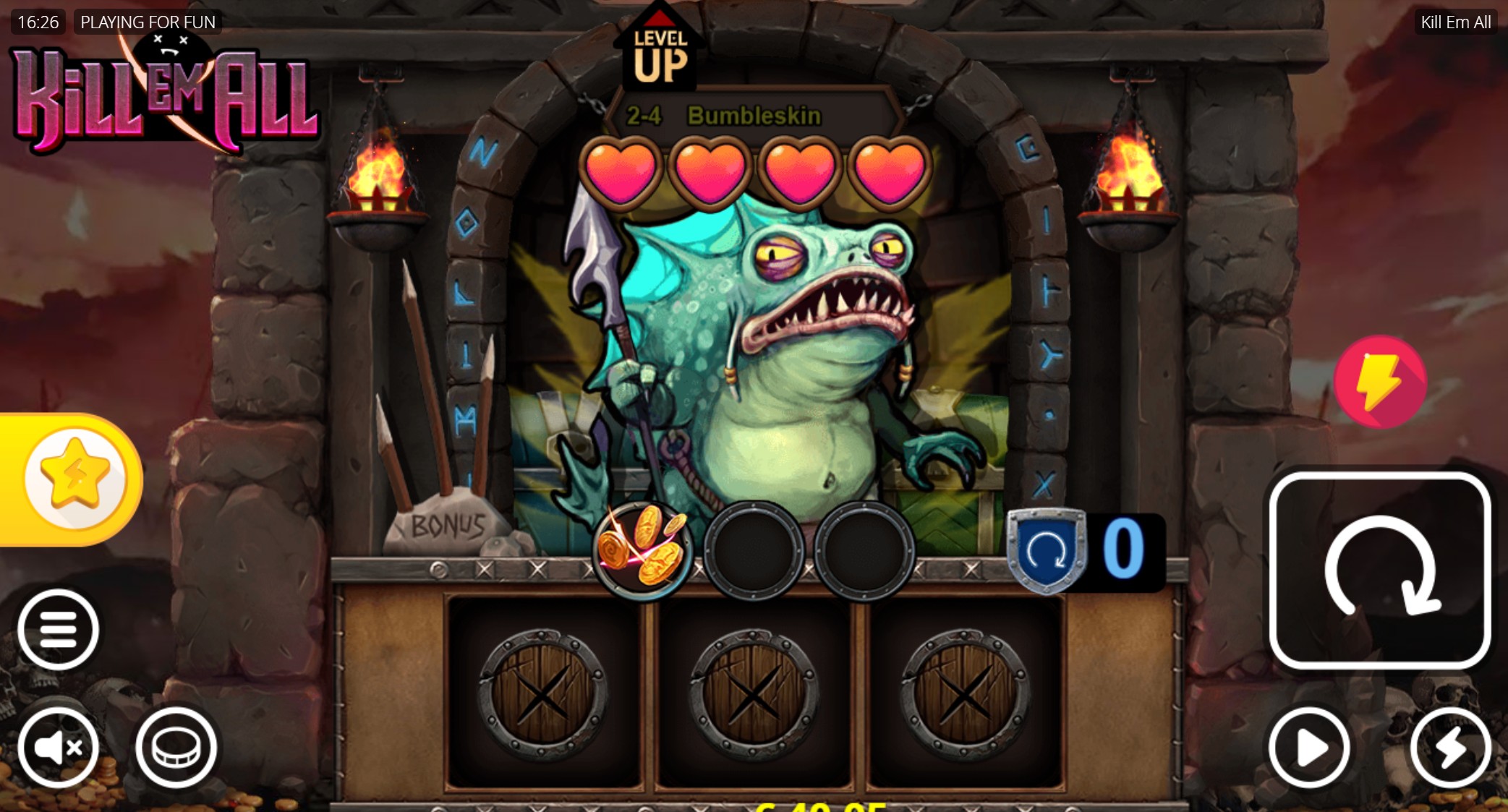Start autoplay with the play triangle button
Image resolution: width=1508 pixels, height=812 pixels.
(x=1309, y=747)
